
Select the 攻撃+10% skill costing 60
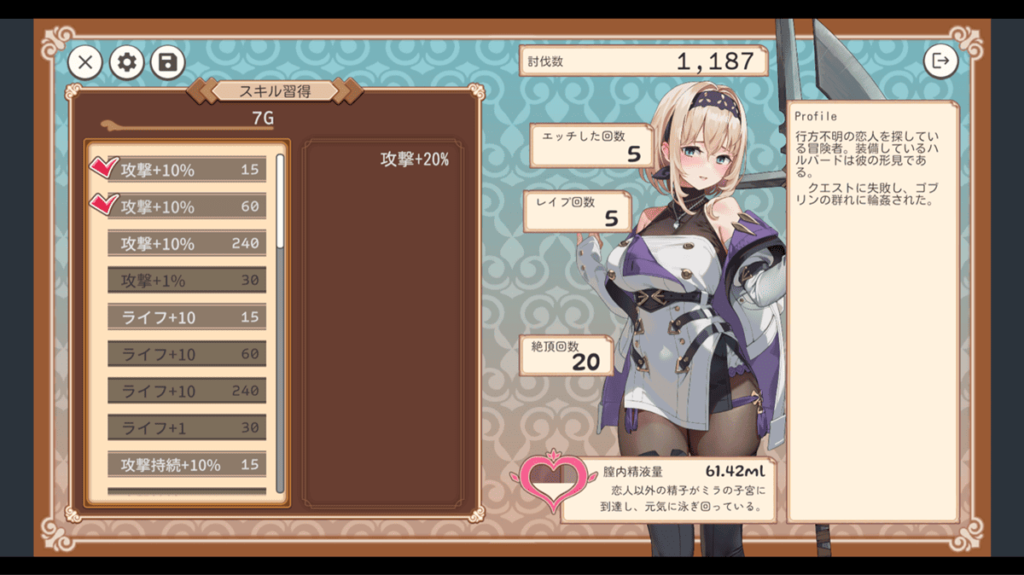187,207
